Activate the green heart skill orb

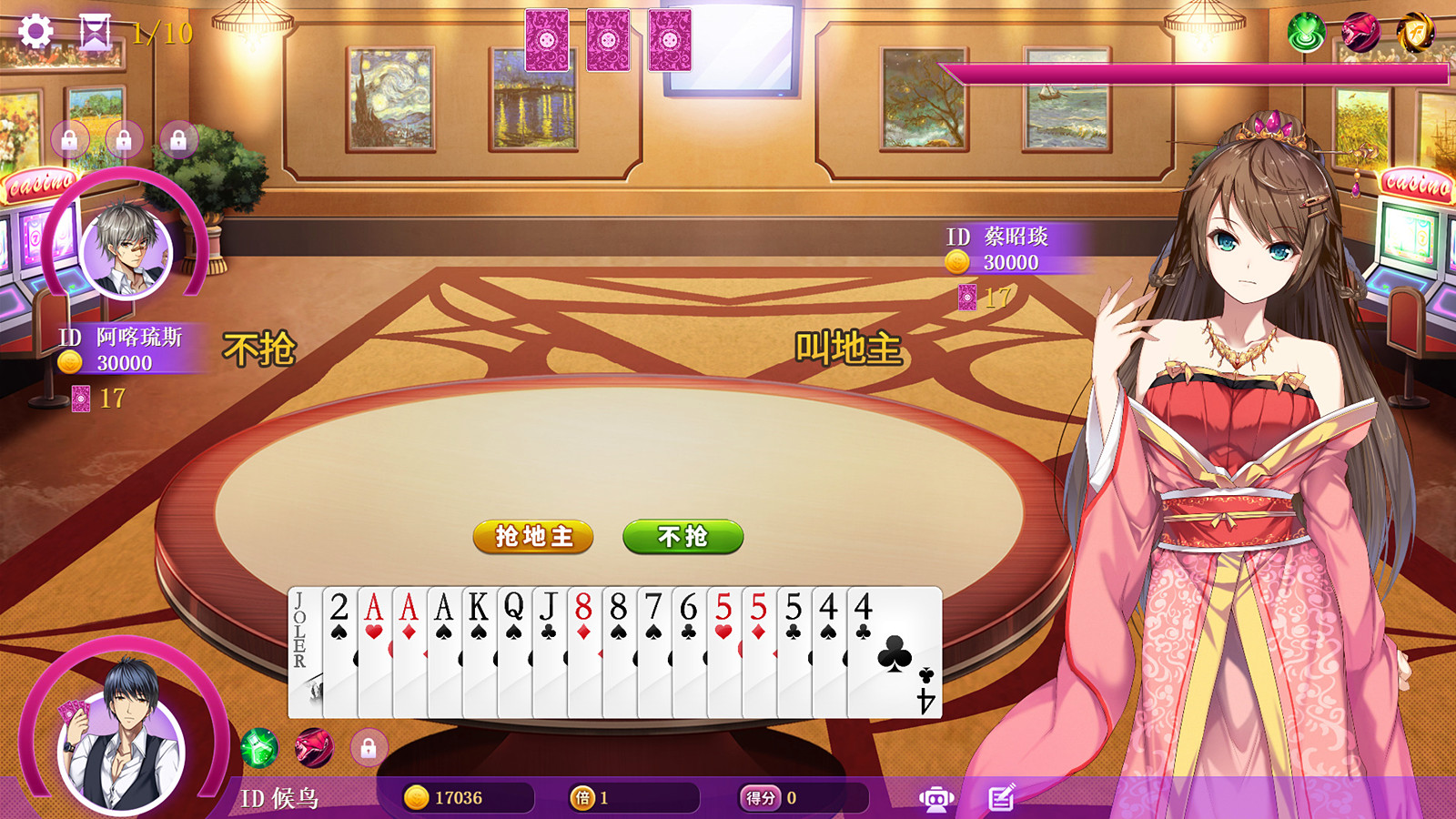(1306, 33)
